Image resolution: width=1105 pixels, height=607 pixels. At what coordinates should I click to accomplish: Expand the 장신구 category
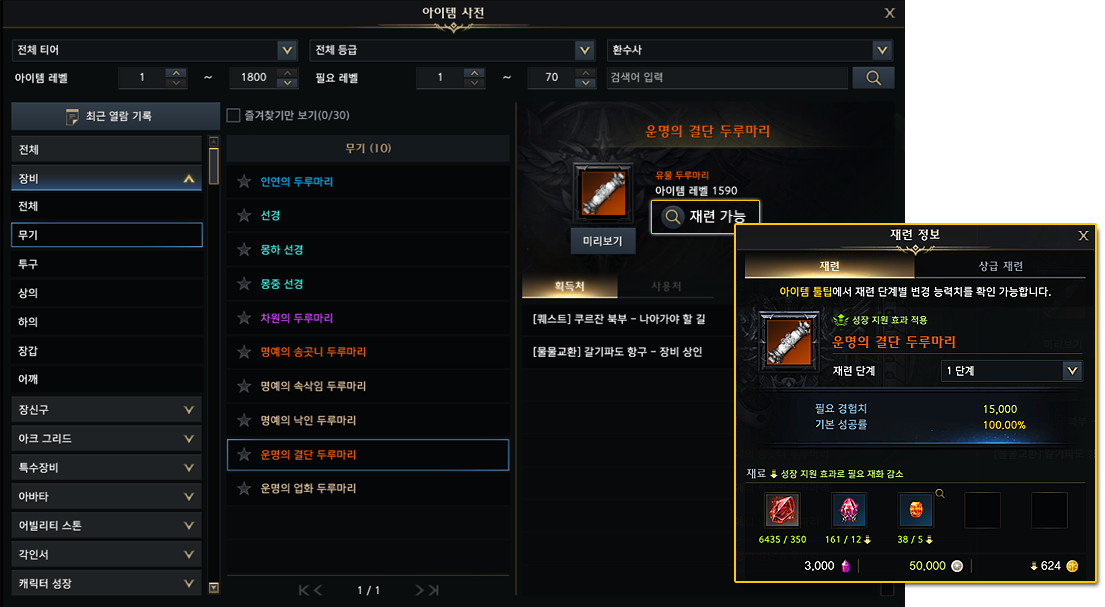coord(107,409)
